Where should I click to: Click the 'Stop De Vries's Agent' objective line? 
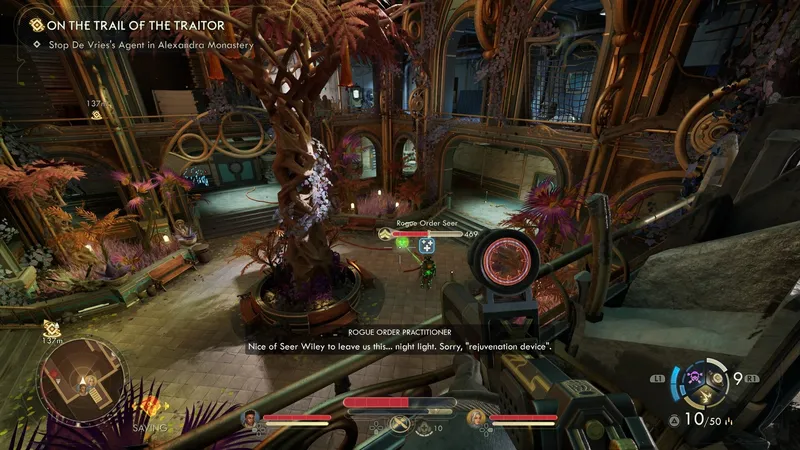(x=143, y=45)
